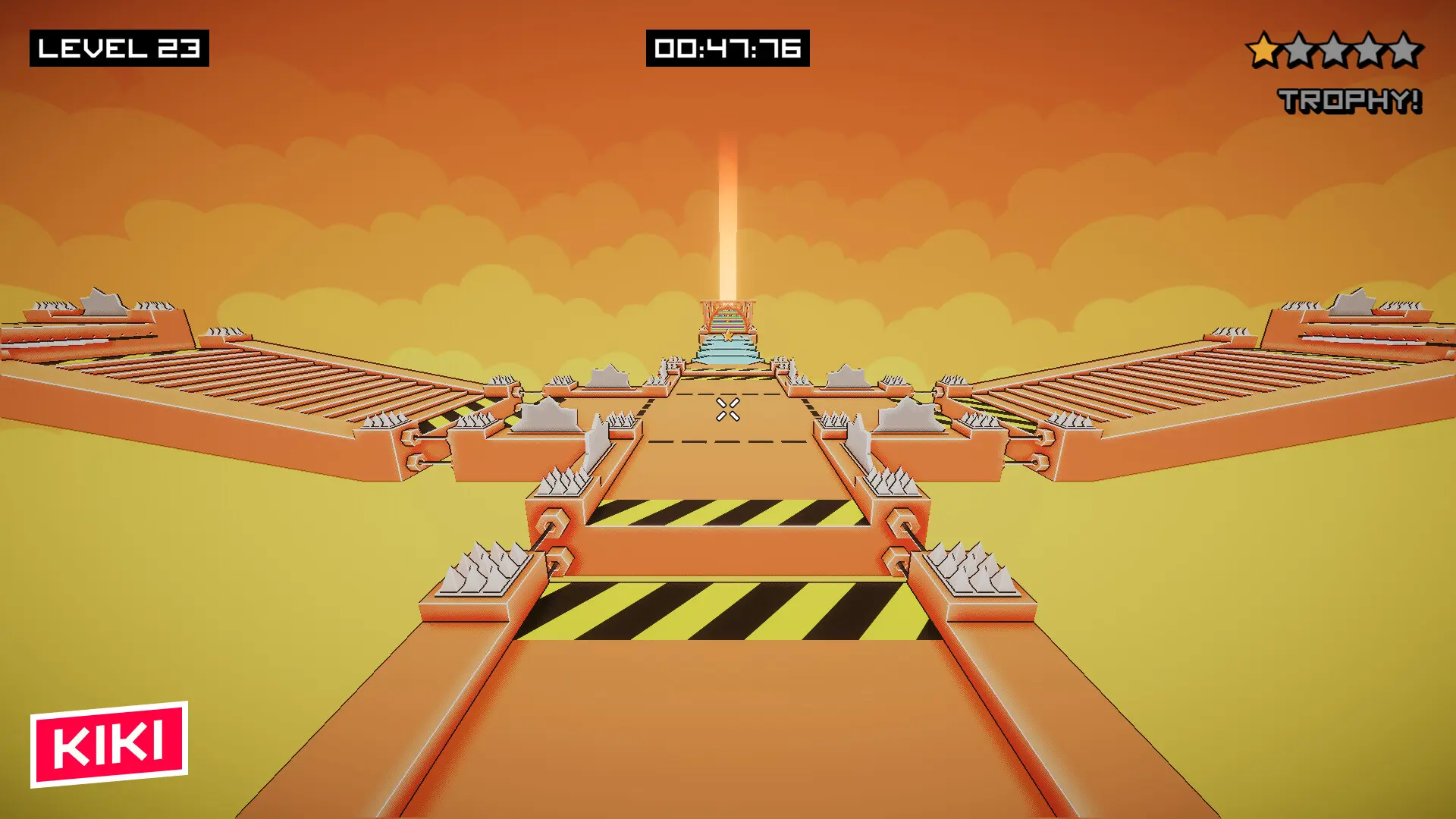Click the KIKI channel logo watermark

[109, 744]
